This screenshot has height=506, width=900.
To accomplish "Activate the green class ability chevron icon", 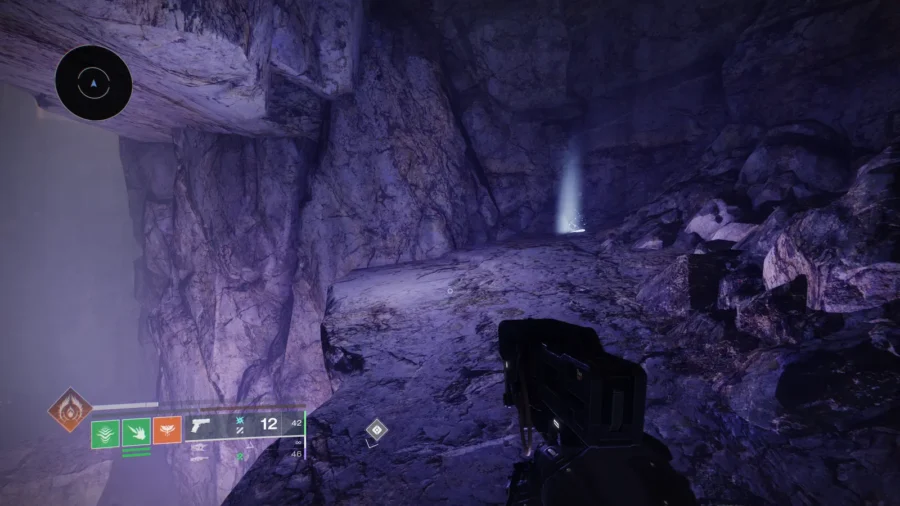I will coord(105,433).
